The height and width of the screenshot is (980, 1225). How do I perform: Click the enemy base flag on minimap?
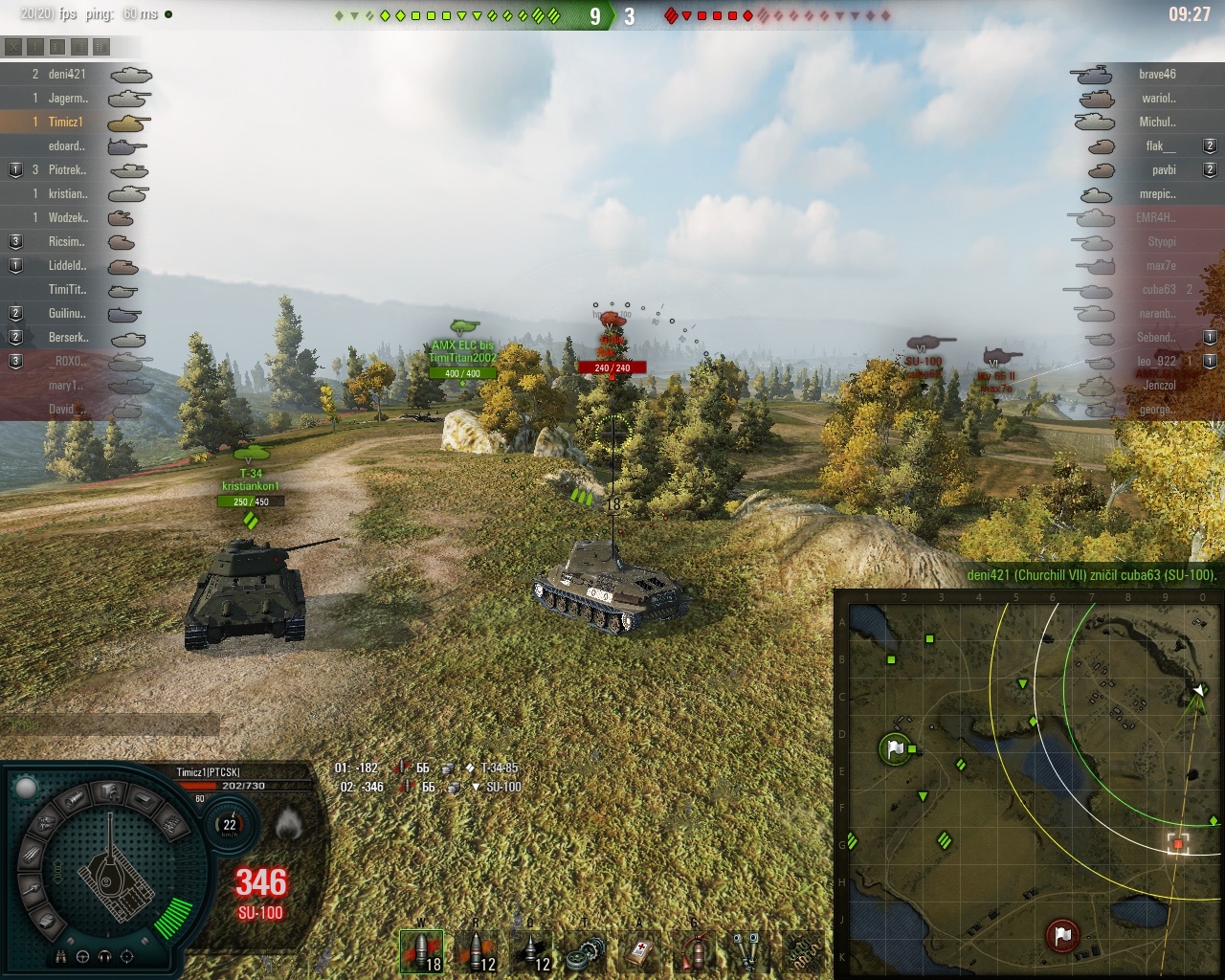pos(1062,934)
